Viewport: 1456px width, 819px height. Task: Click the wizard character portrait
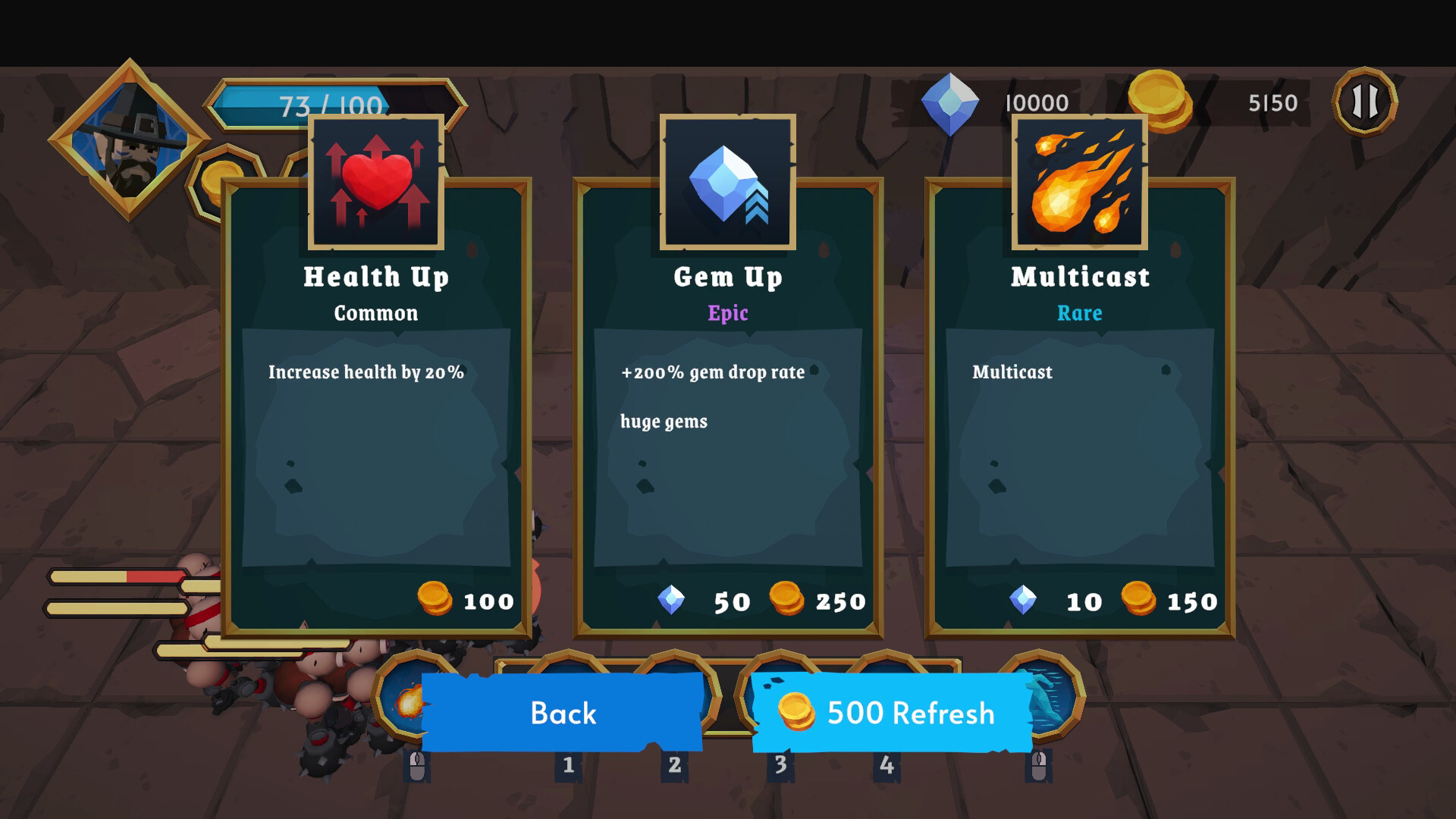coord(129,140)
